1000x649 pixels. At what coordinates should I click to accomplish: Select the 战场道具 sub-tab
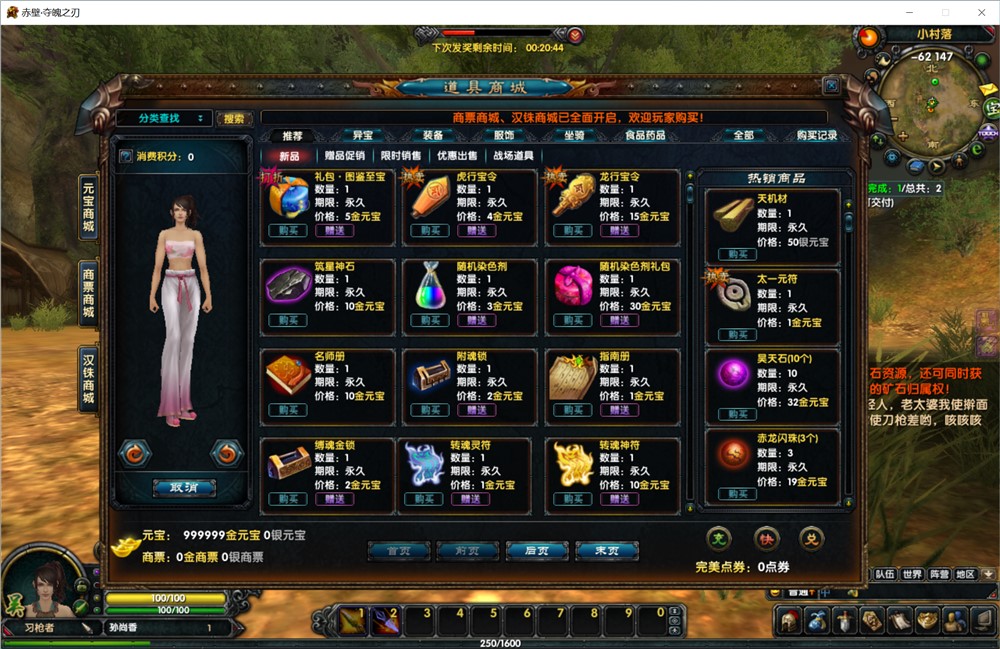tap(513, 156)
